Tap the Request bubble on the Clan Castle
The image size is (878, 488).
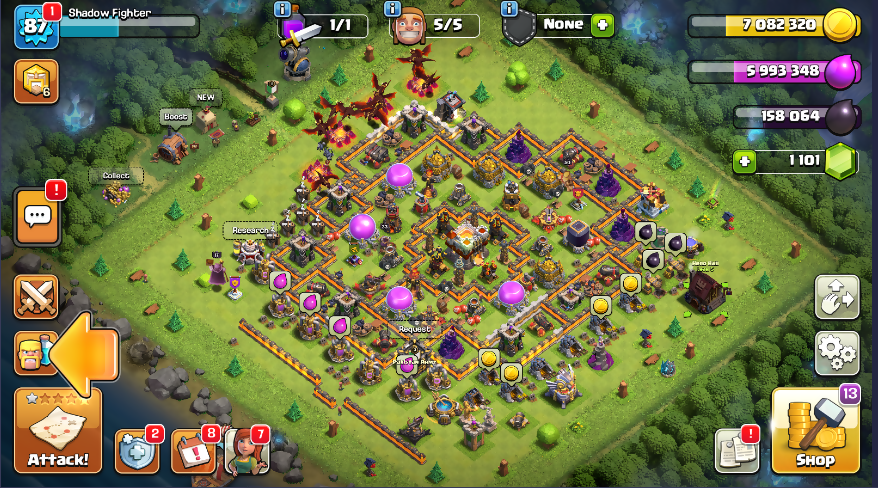click(x=414, y=329)
